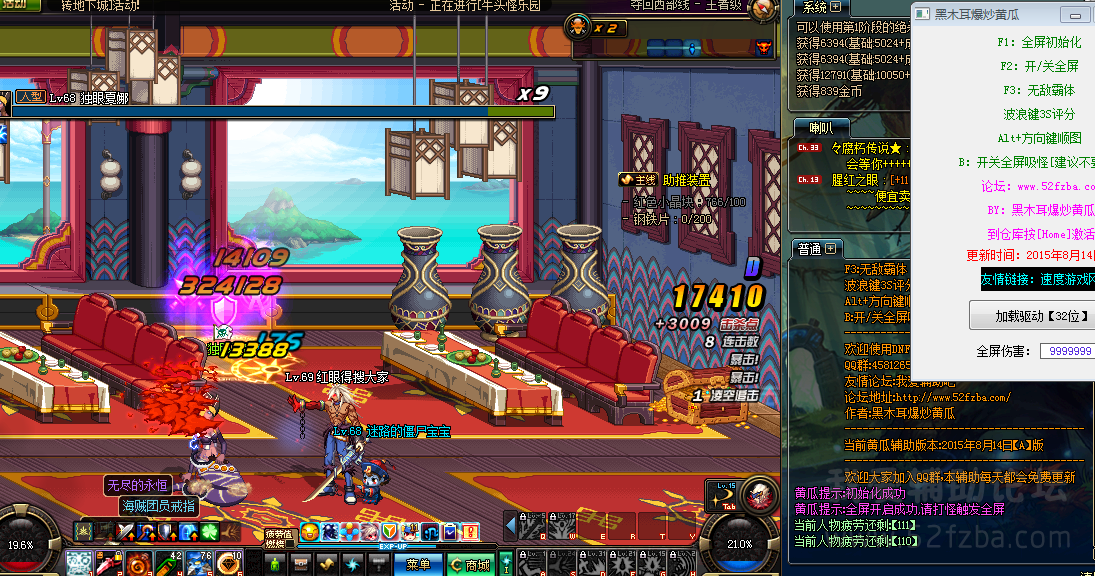1095x576 pixels.
Task: Click the yellow smiley face icon
Action: [x=310, y=531]
